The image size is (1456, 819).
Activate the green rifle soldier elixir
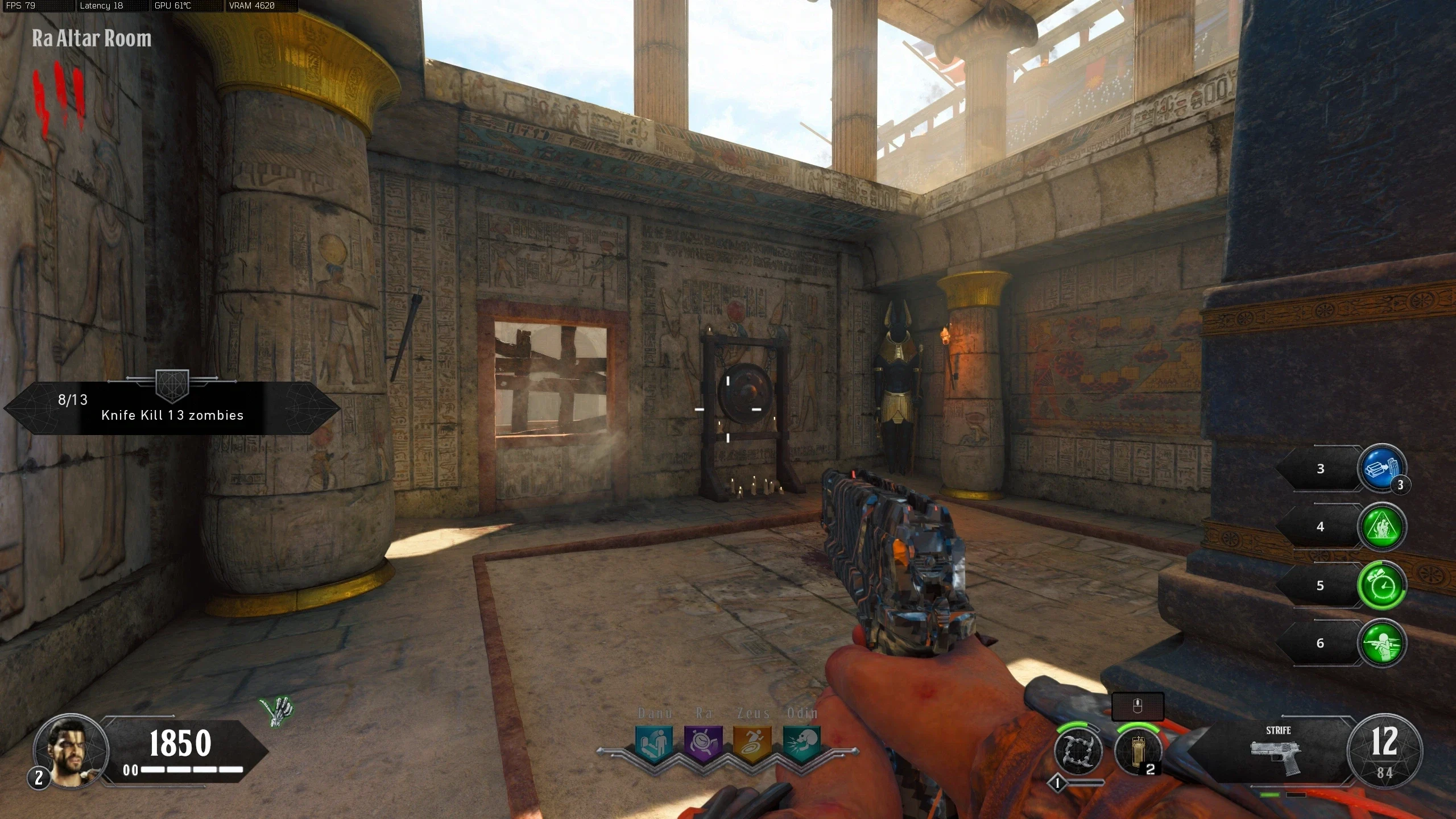point(1381,643)
